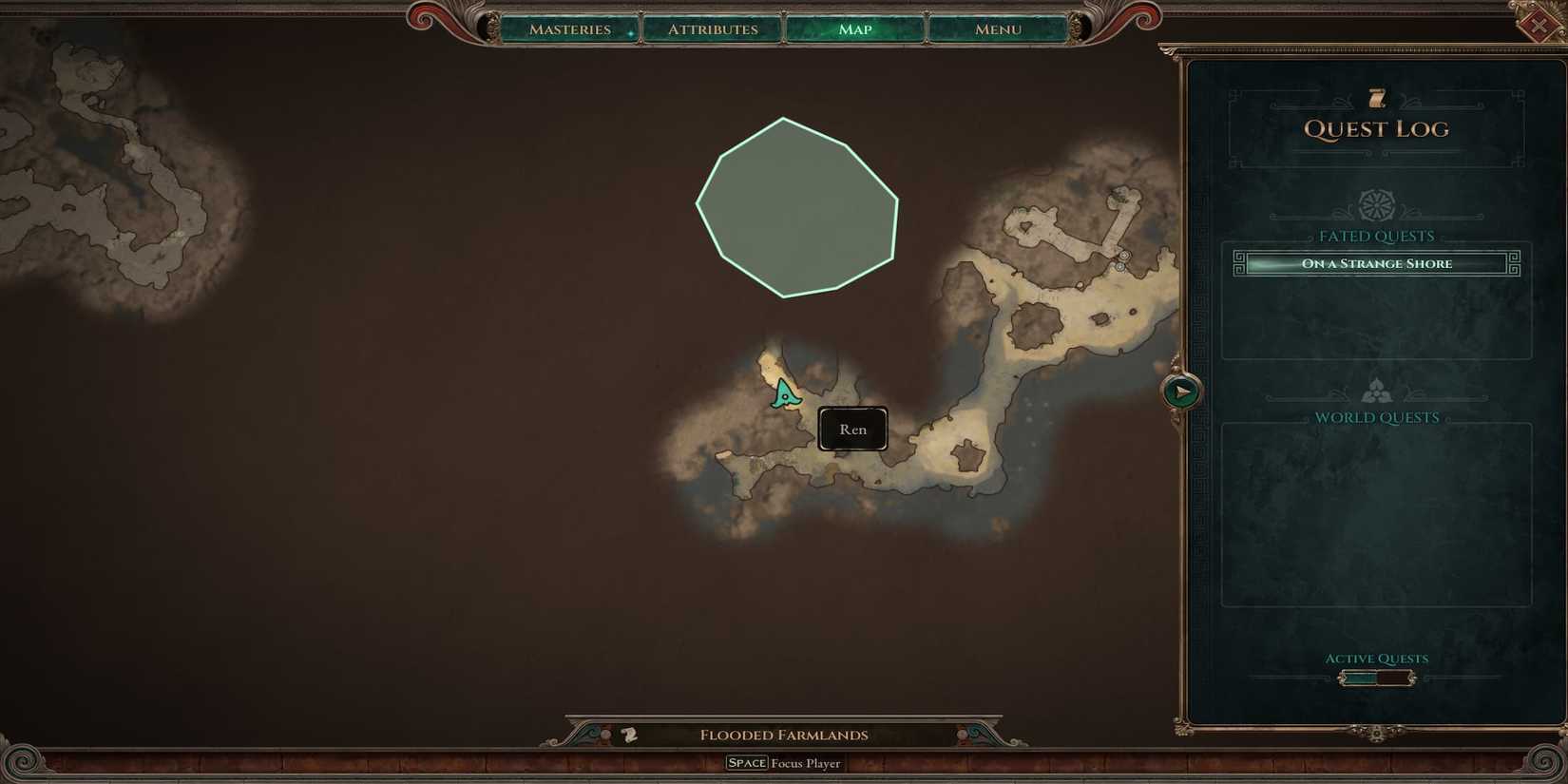Viewport: 1568px width, 784px height.
Task: Click the player arrow marker on the map
Action: coord(785,394)
